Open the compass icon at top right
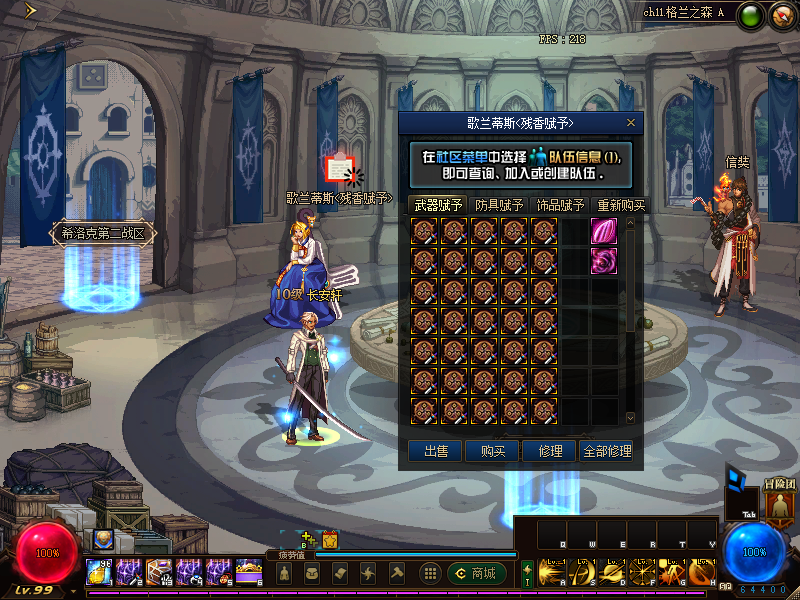This screenshot has width=800, height=600. (782, 15)
